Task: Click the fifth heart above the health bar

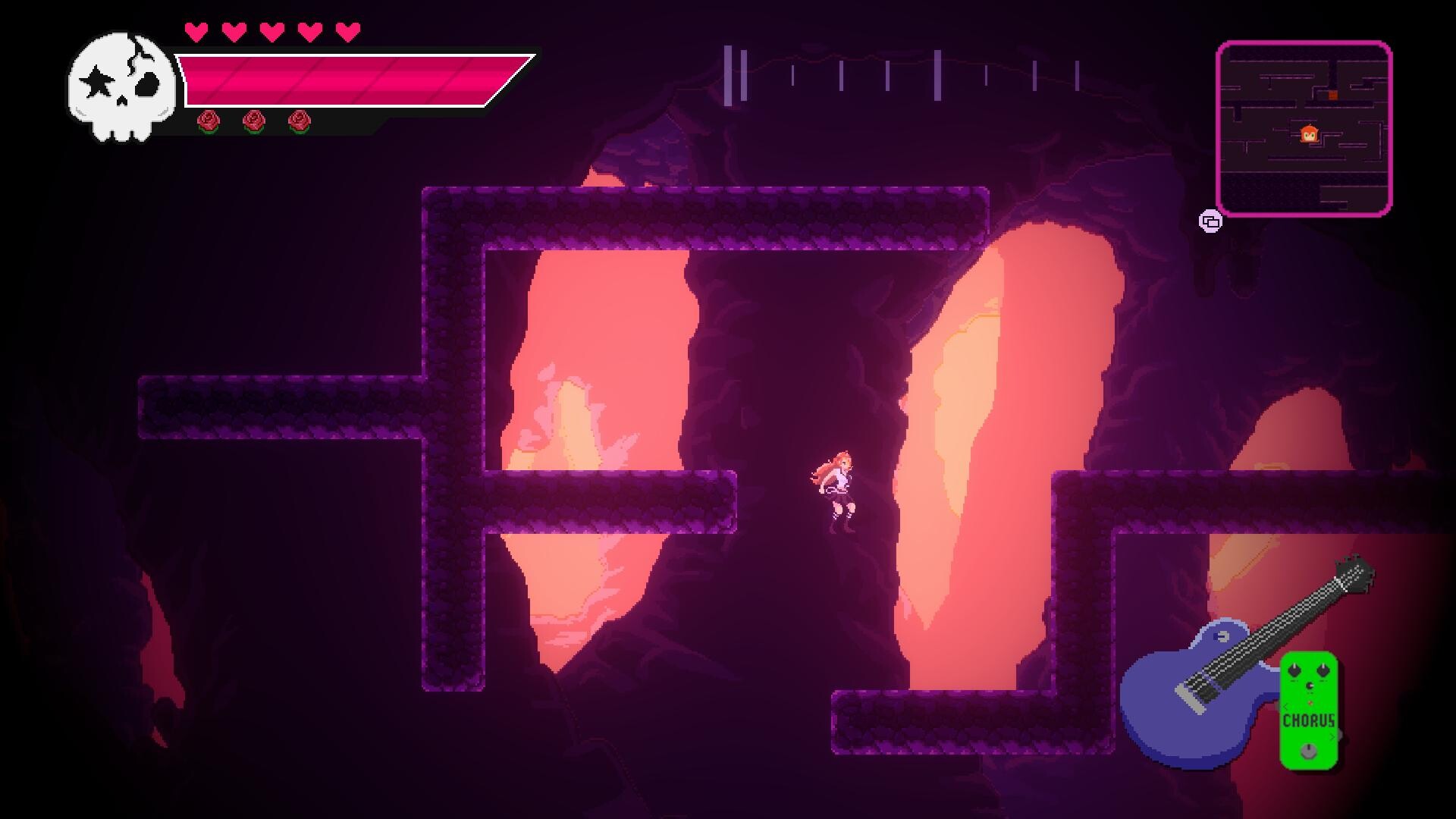Action: point(347,32)
